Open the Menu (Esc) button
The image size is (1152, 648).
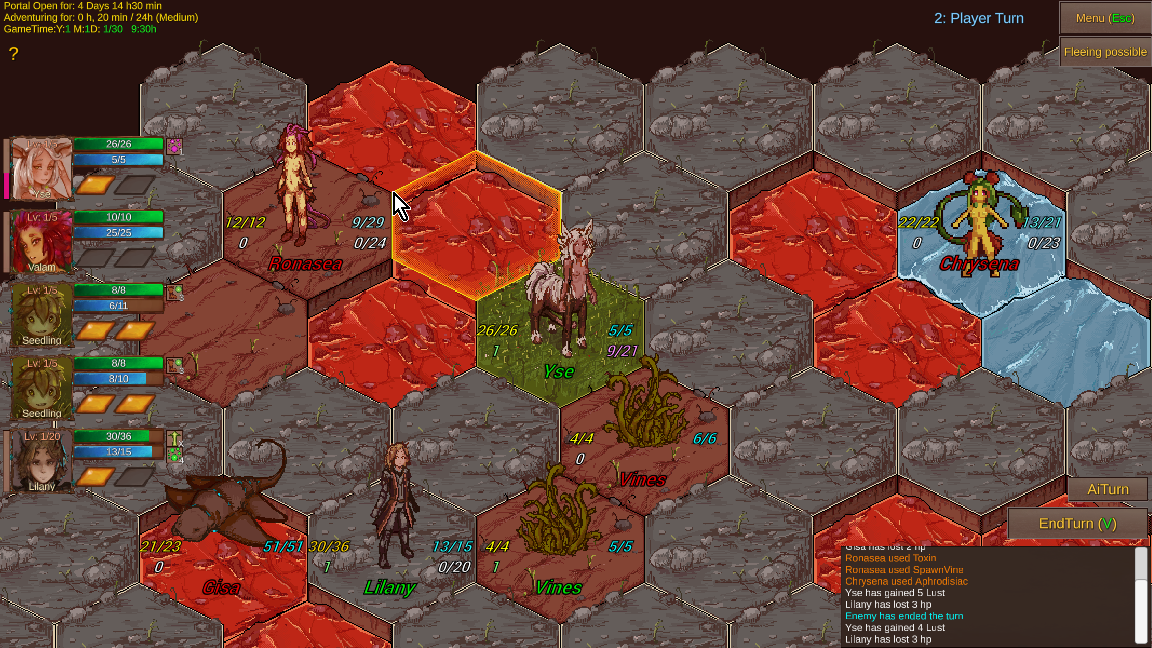coord(1104,18)
